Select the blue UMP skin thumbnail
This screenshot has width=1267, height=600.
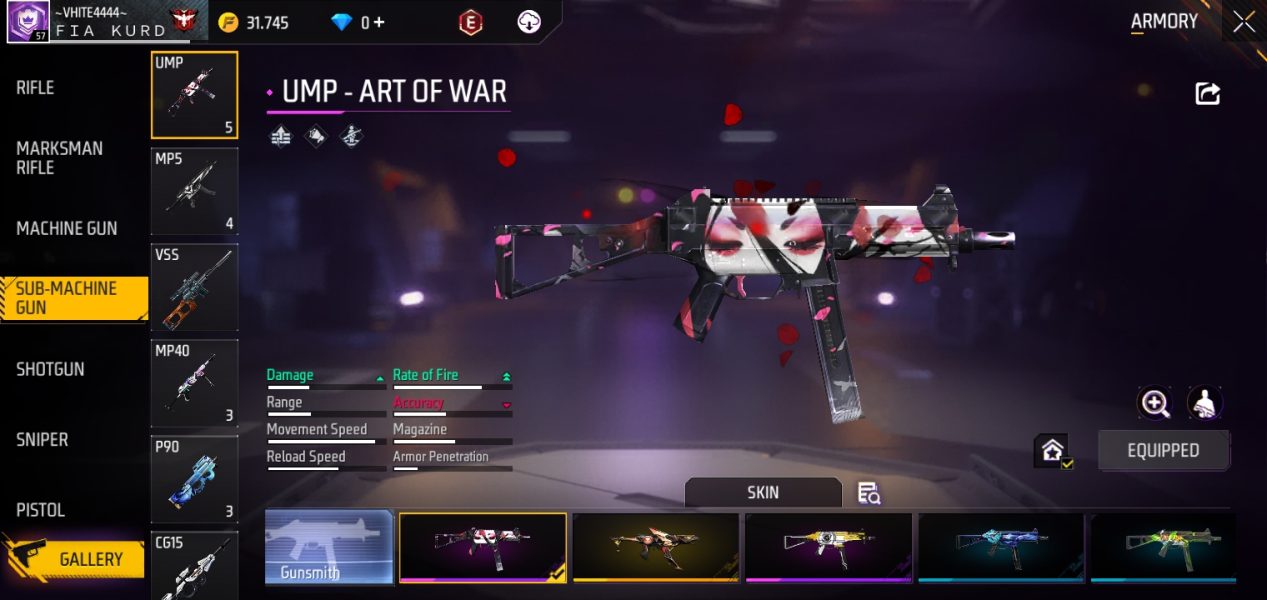click(1001, 546)
